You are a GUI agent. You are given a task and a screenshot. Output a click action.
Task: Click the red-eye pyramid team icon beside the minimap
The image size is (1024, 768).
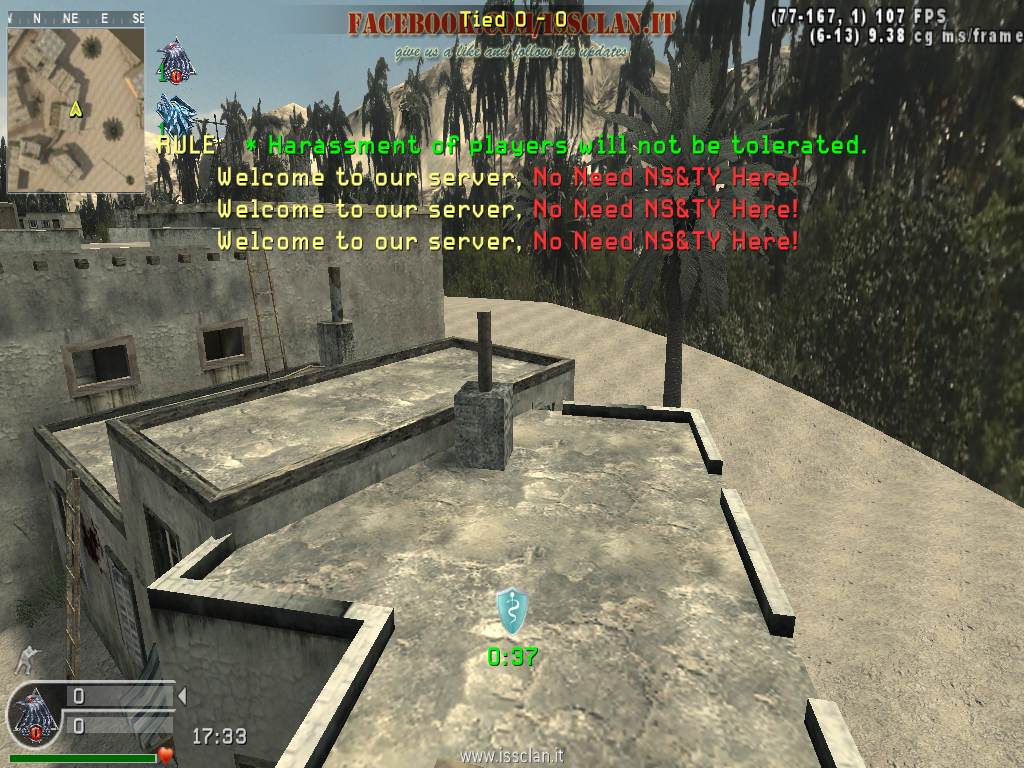(176, 60)
